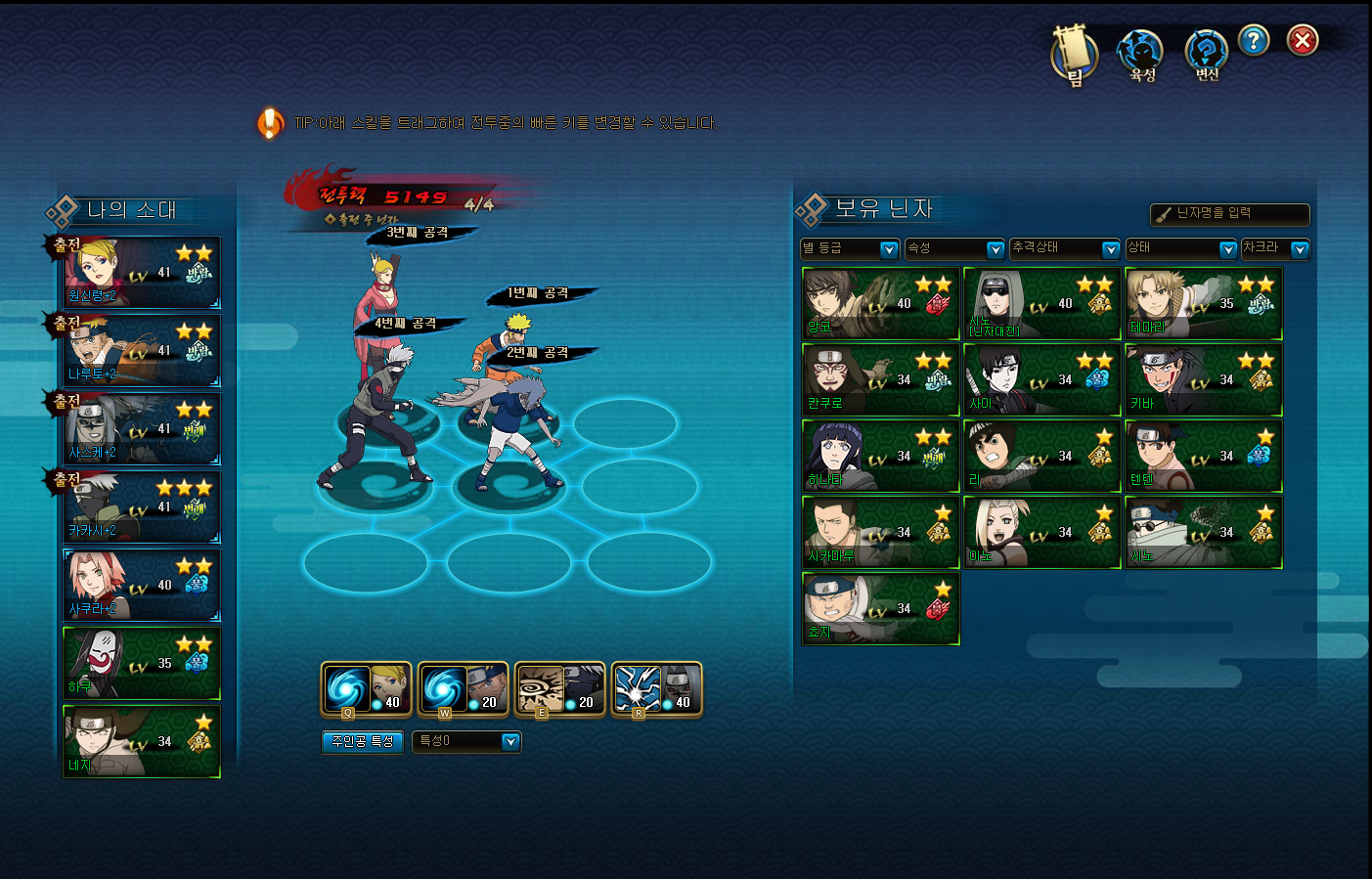Choose the 히나타 ninja card
This screenshot has height=879, width=1372.
point(880,457)
